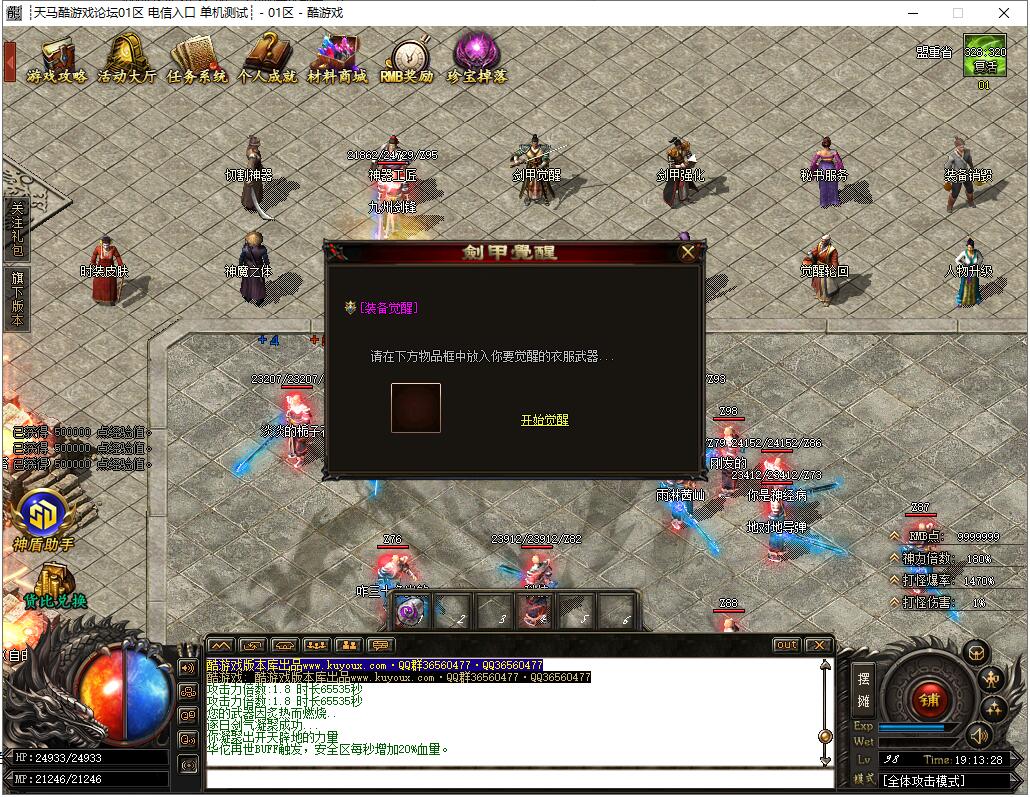The height and width of the screenshot is (797, 1030).
Task: Open the 任务系统 quest menu
Action: tap(197, 60)
